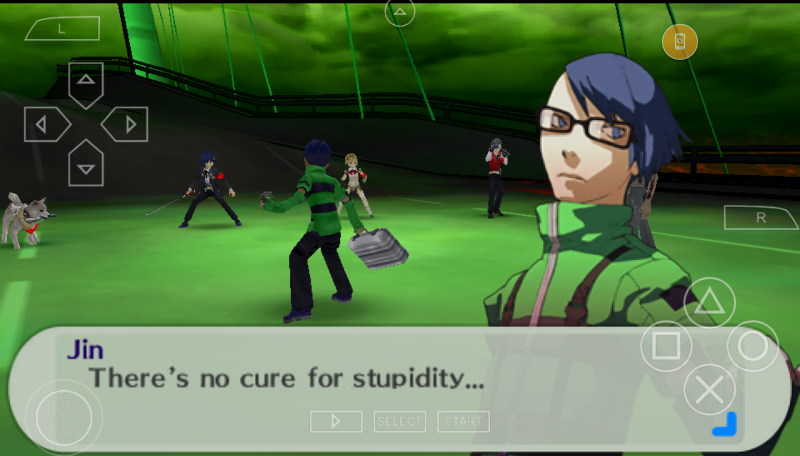This screenshot has height=456, width=800.
Task: Tap the D-pad down arrow
Action: point(86,164)
